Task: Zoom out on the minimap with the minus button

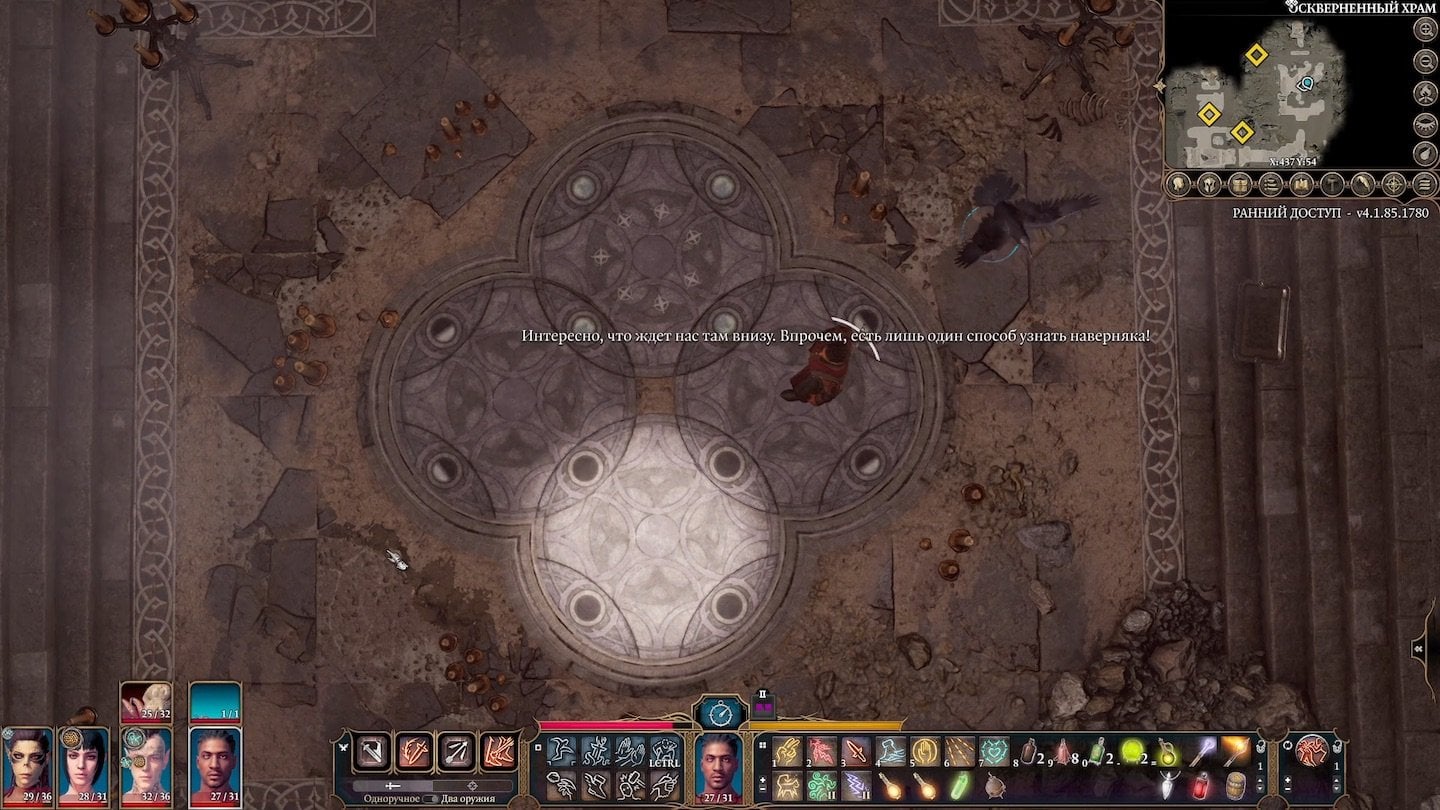Action: pos(1424,60)
